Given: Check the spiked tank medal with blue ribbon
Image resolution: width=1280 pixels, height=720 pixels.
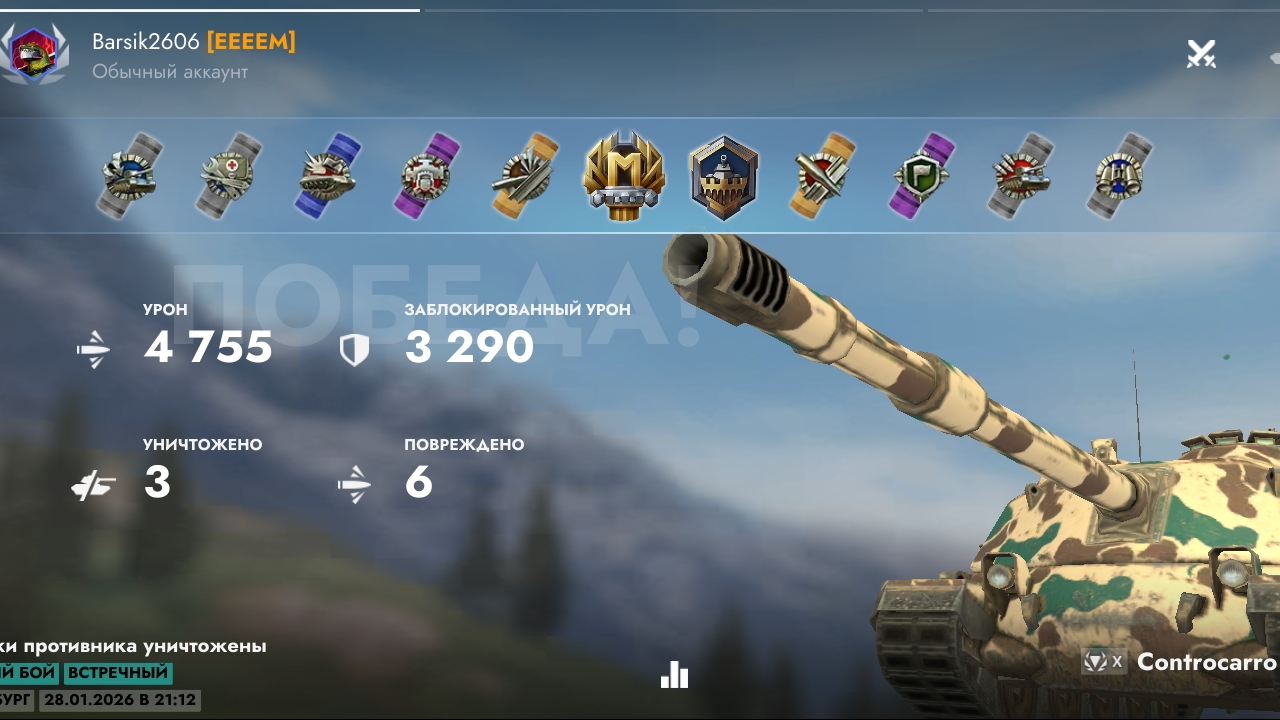Looking at the screenshot, I should tap(328, 176).
